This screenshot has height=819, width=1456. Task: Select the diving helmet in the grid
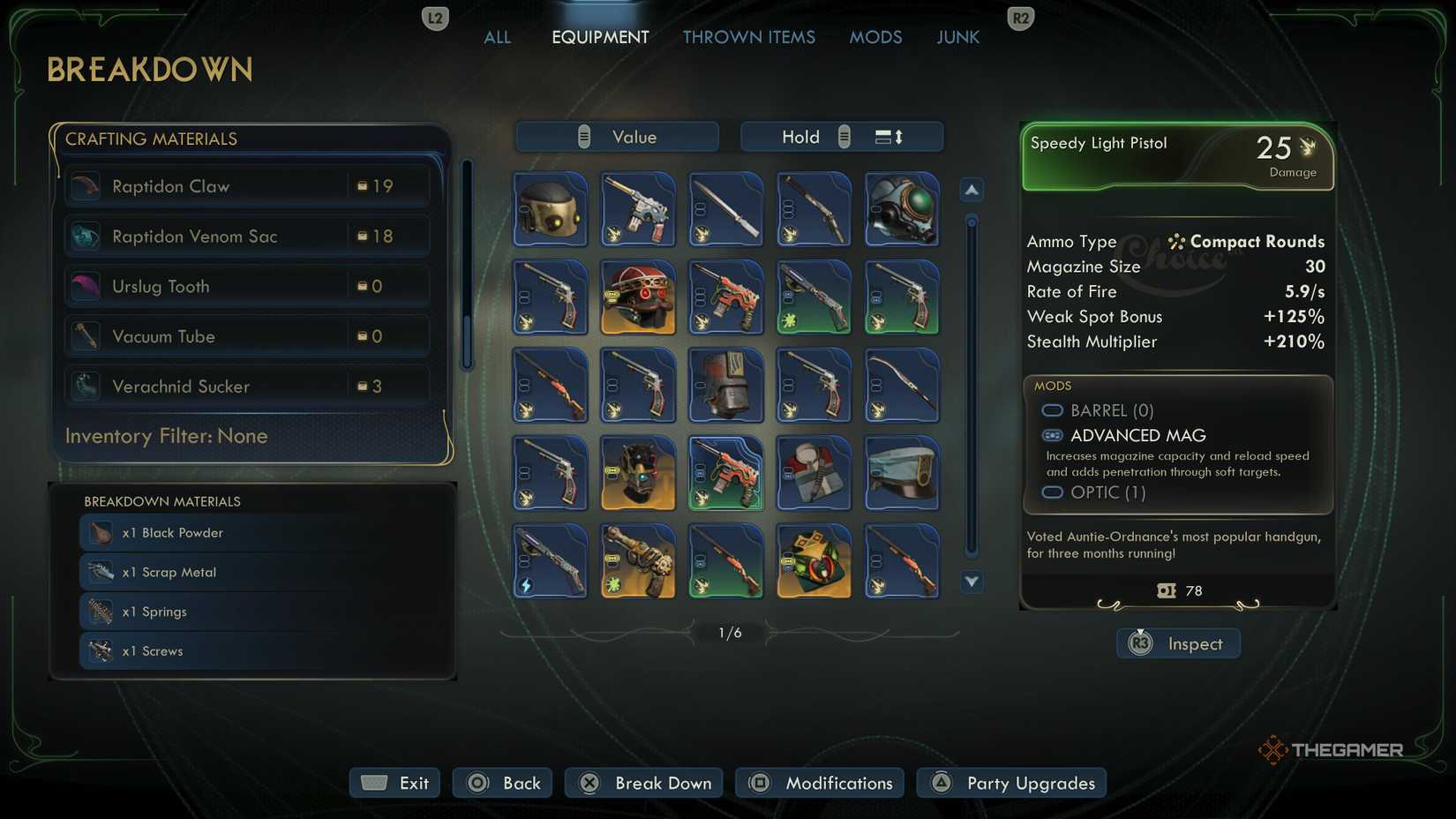(902, 209)
